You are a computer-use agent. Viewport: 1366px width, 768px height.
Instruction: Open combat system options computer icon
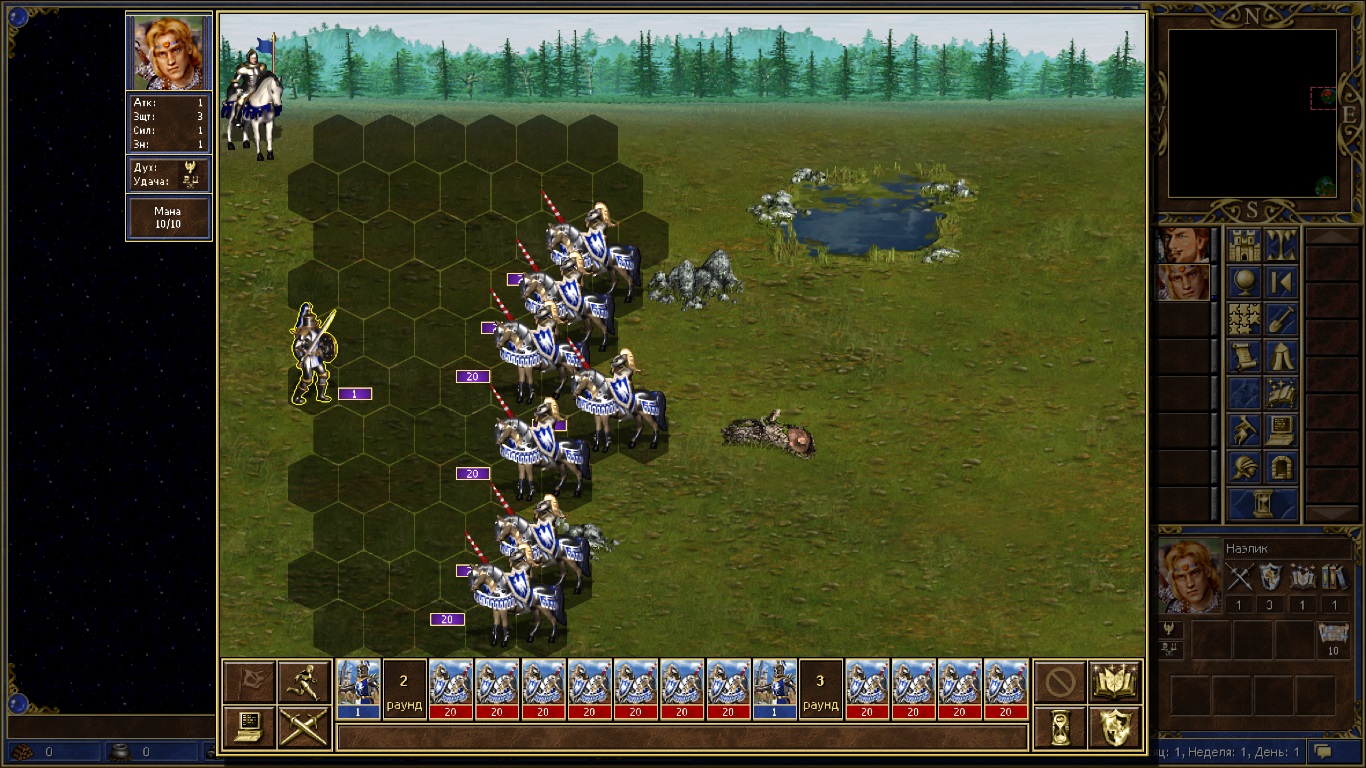(249, 727)
